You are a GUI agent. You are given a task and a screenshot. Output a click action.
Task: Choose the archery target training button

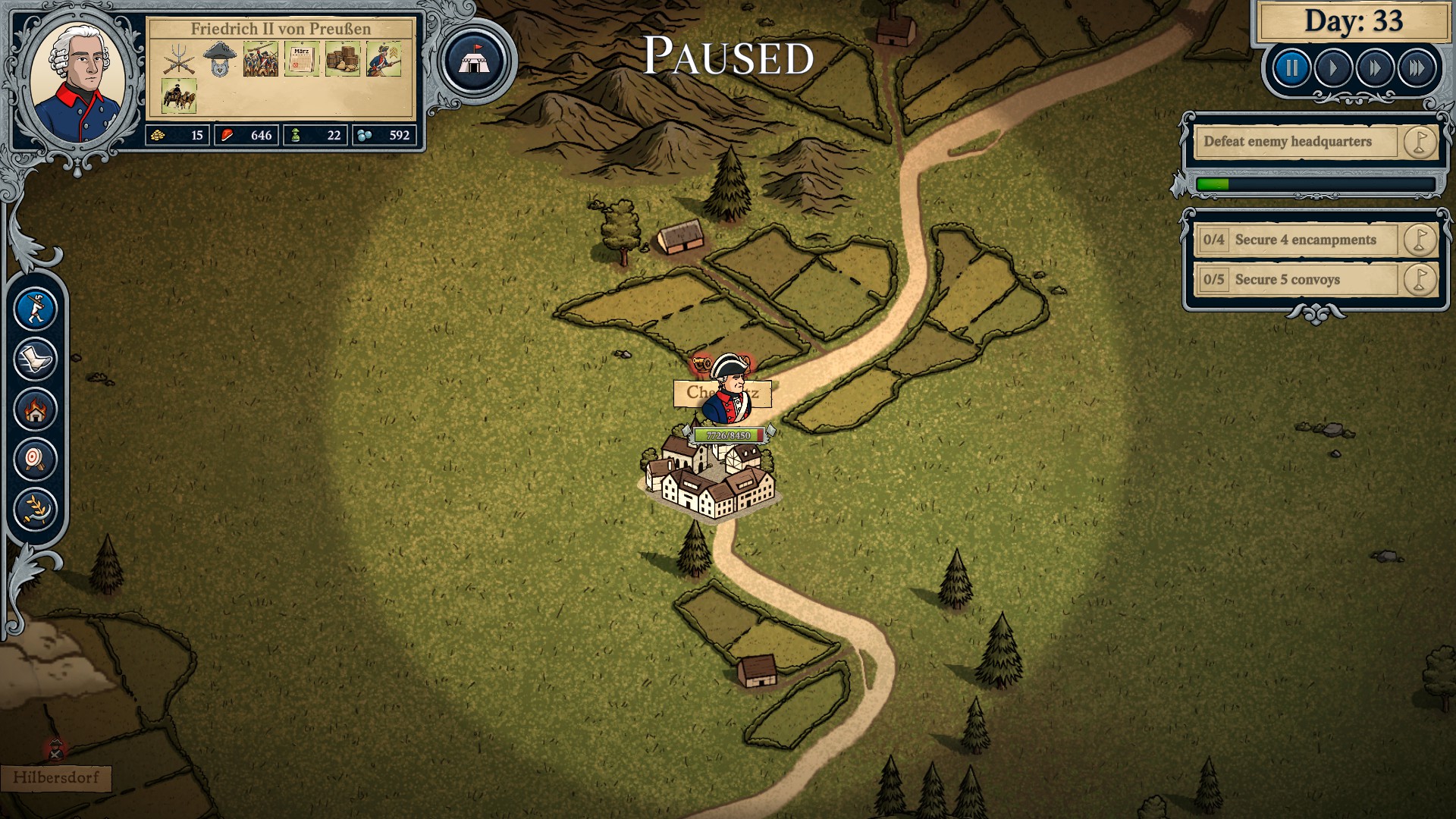(x=36, y=459)
